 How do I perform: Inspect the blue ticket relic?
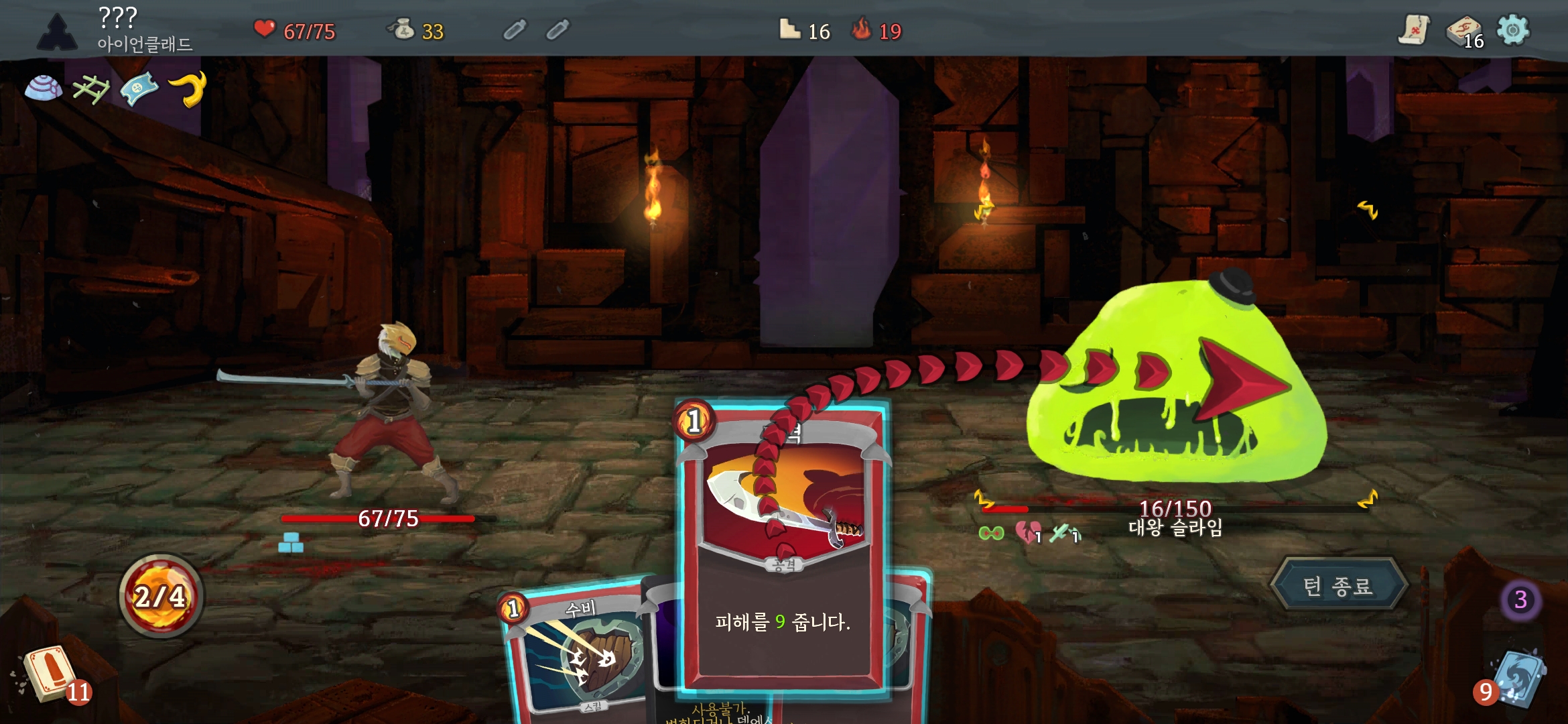pos(139,88)
